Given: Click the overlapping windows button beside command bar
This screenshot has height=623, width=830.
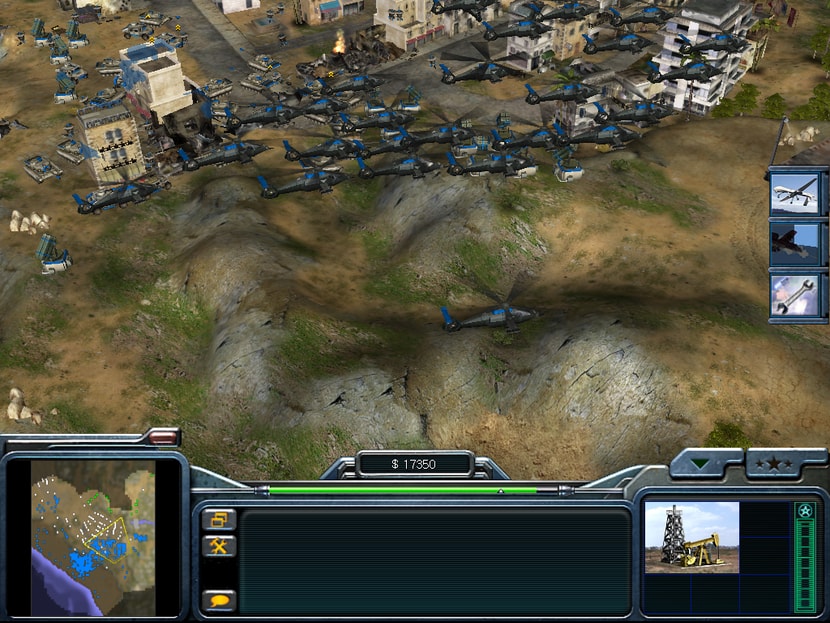Looking at the screenshot, I should point(218,519).
